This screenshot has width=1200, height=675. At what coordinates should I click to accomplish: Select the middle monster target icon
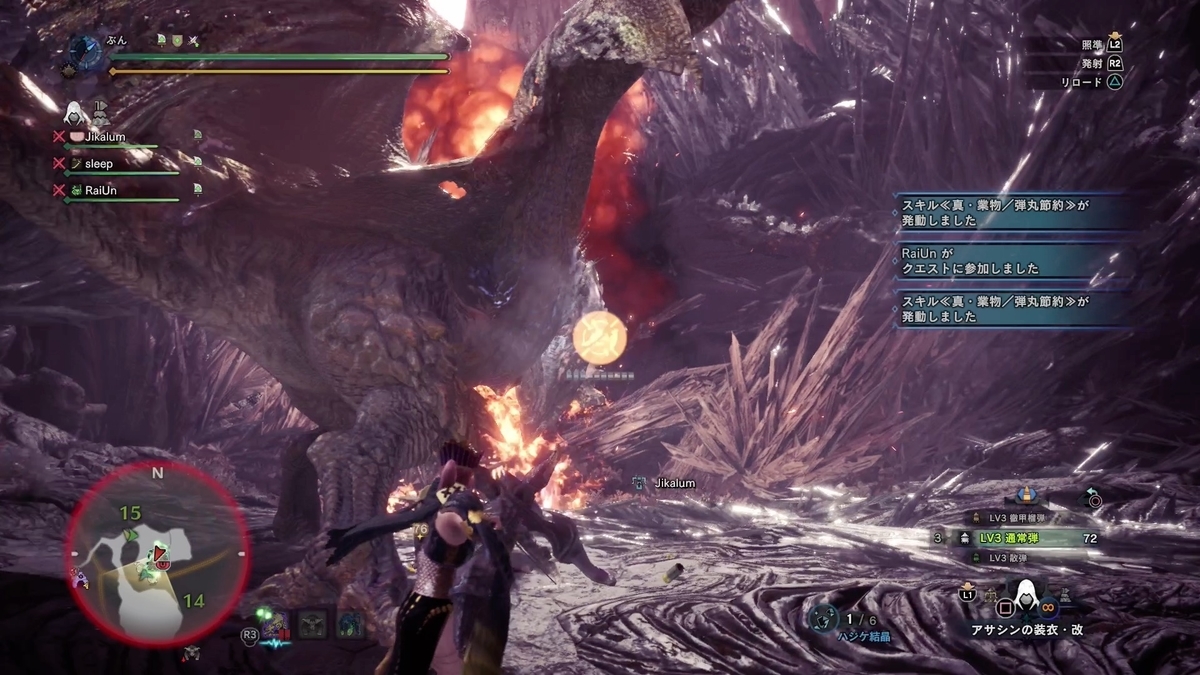(x=313, y=624)
